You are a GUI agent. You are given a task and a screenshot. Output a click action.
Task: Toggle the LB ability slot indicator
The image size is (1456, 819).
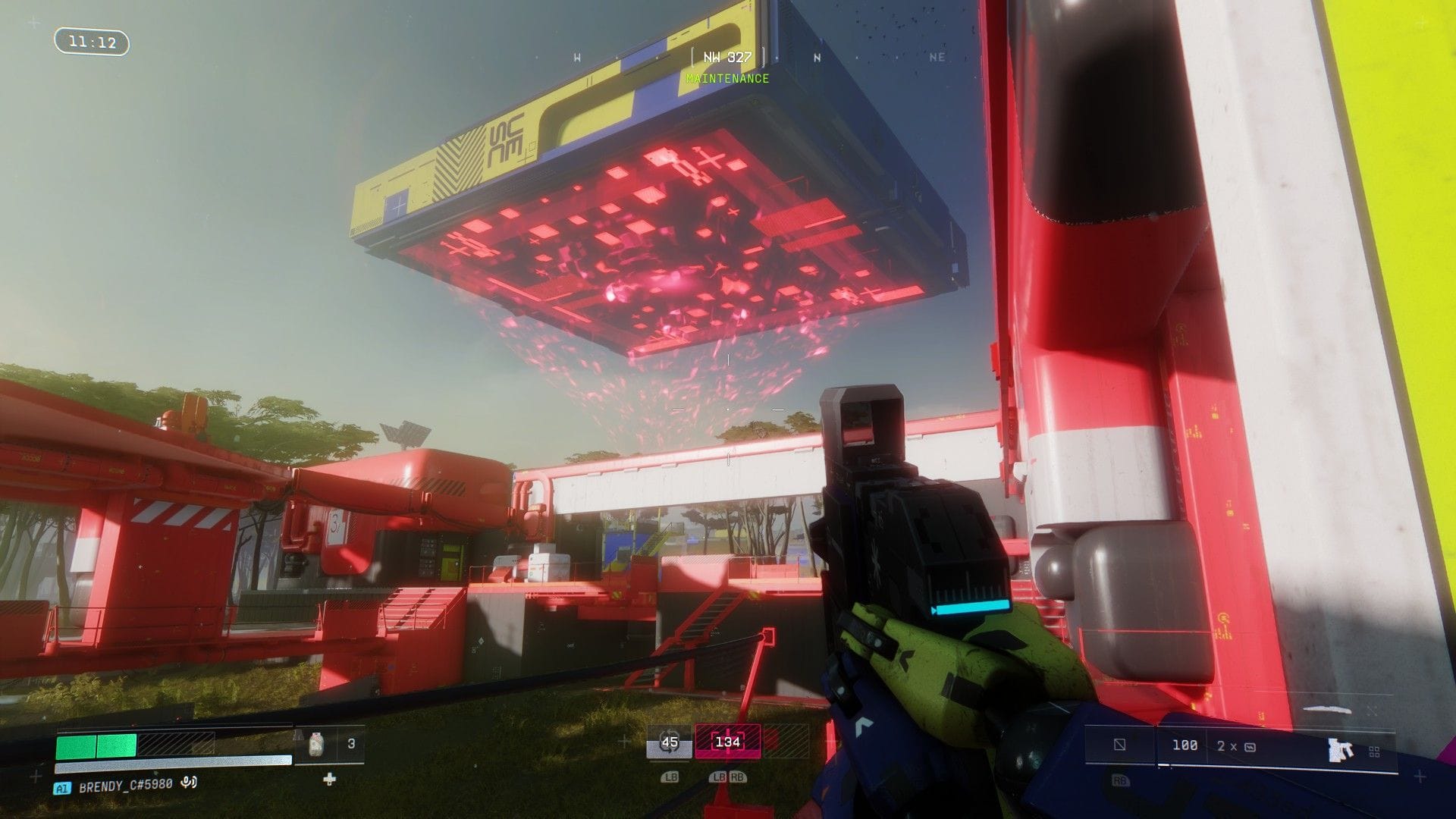(x=670, y=777)
